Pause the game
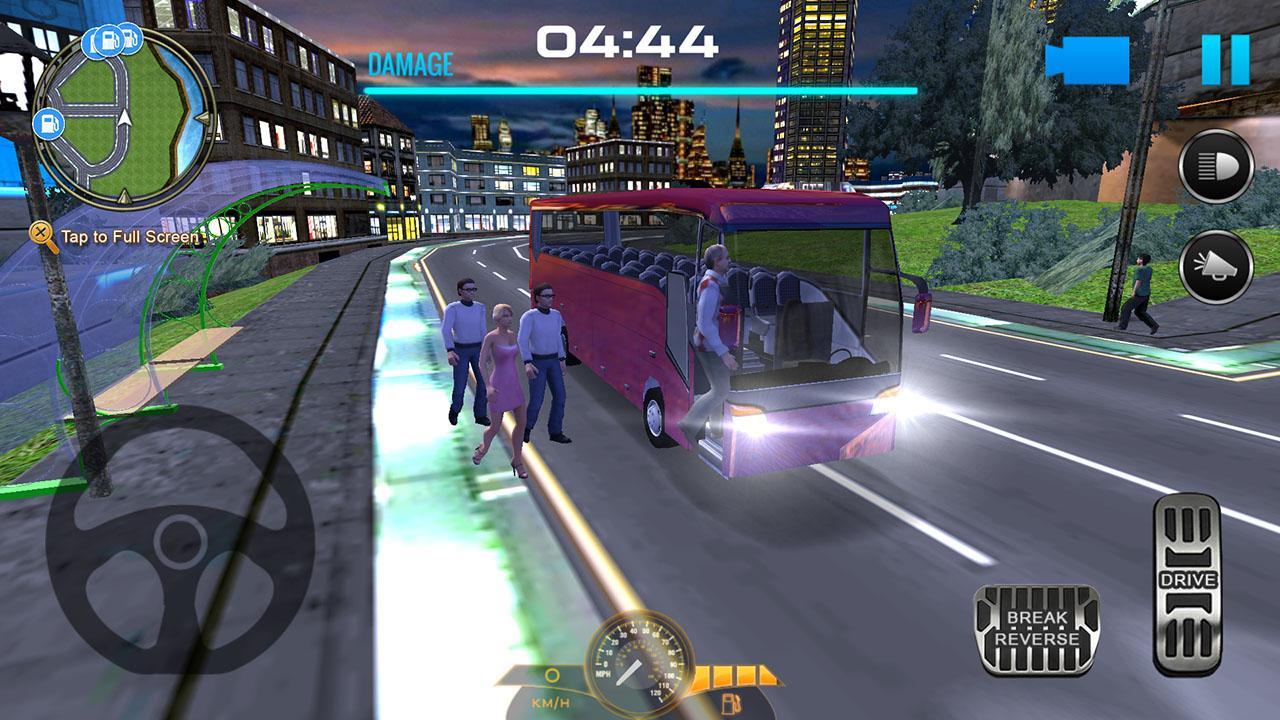1280x720 pixels. click(x=1225, y=60)
